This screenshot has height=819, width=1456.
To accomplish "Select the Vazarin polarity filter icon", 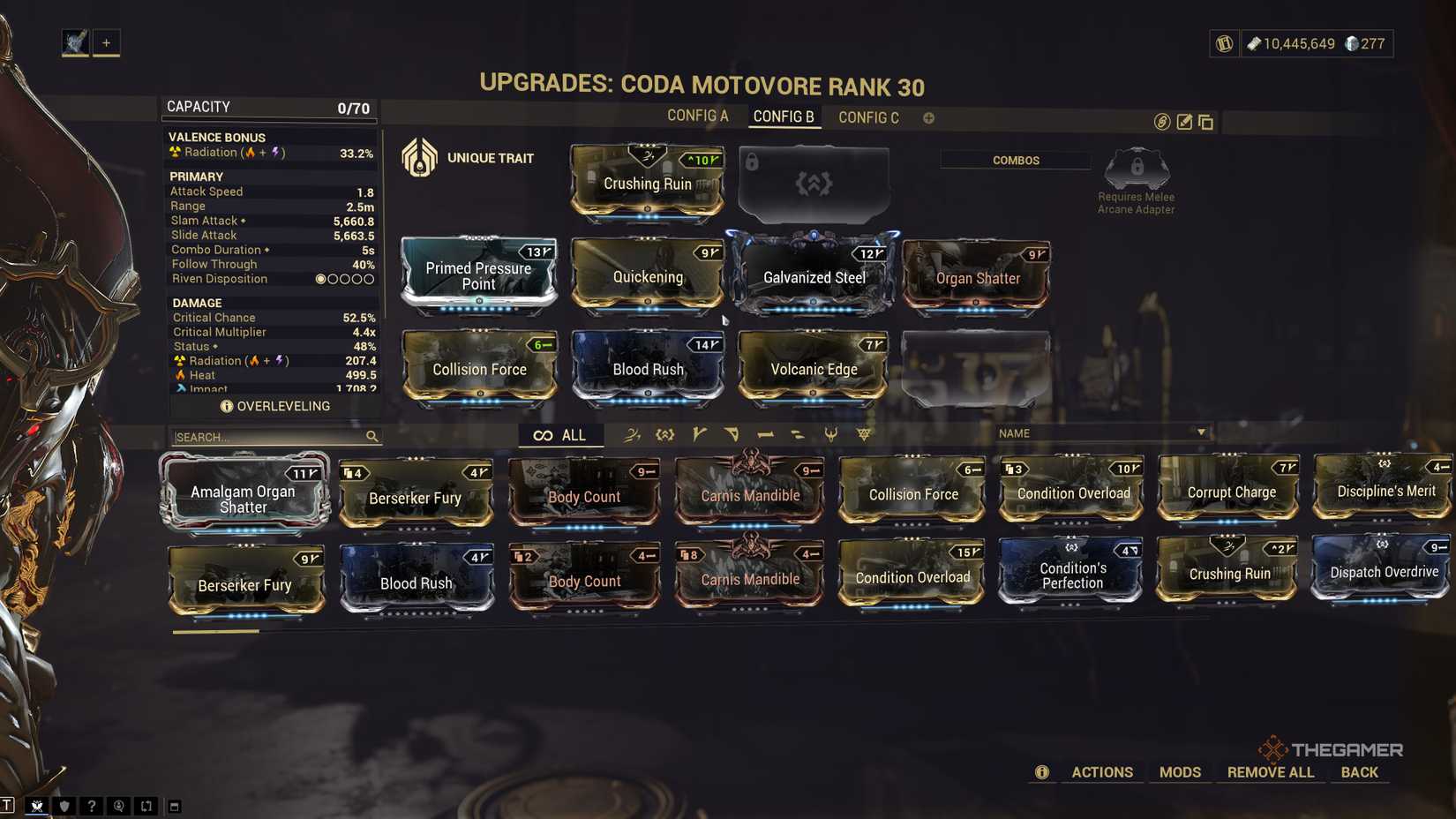I will pyautogui.click(x=732, y=433).
